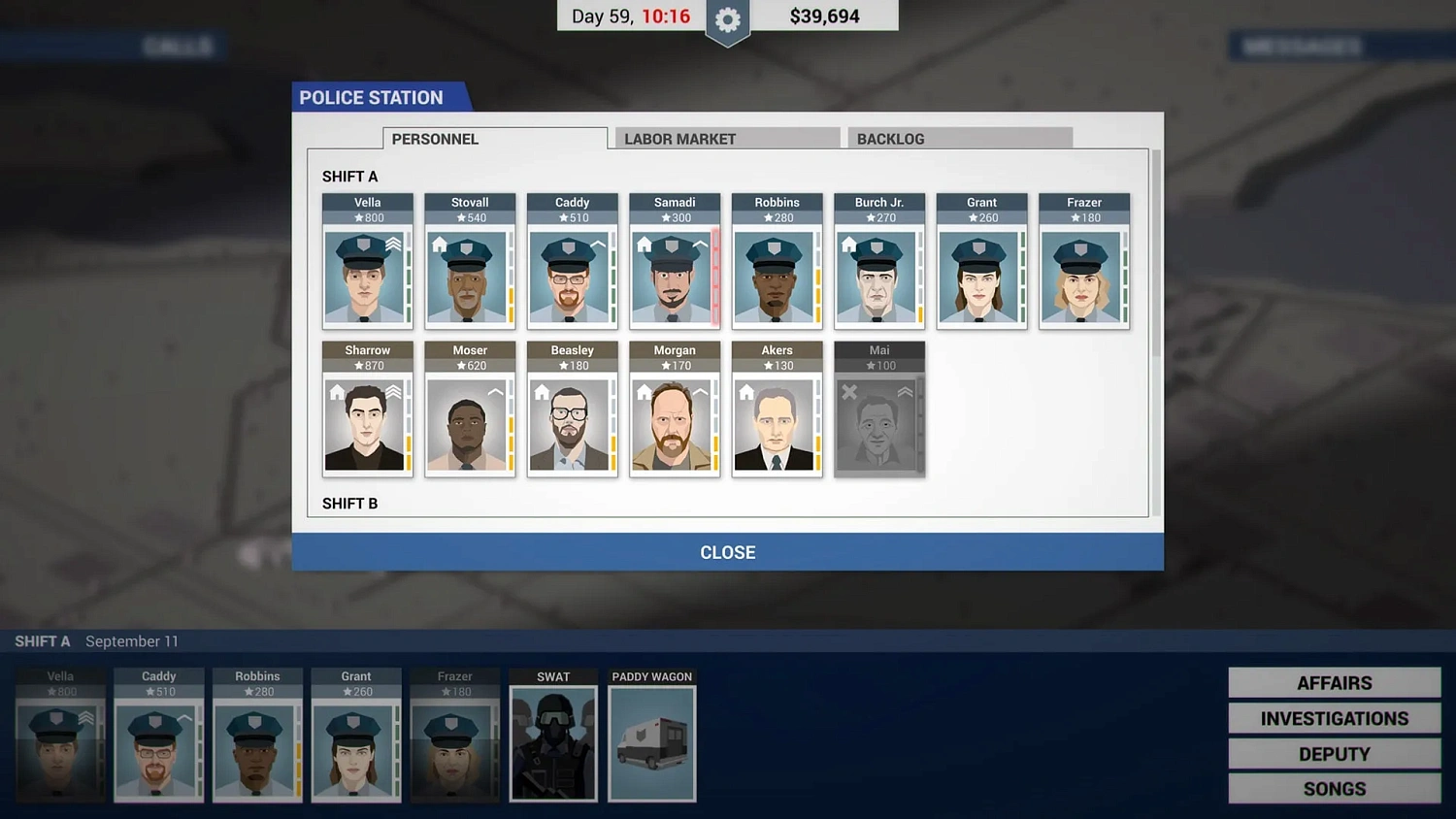1456x819 pixels.
Task: Click the double chevron on Vella's card
Action: coord(392,244)
